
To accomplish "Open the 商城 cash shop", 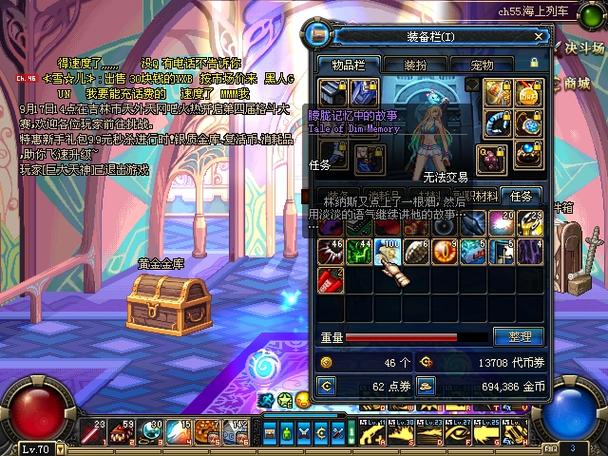I will point(578,84).
